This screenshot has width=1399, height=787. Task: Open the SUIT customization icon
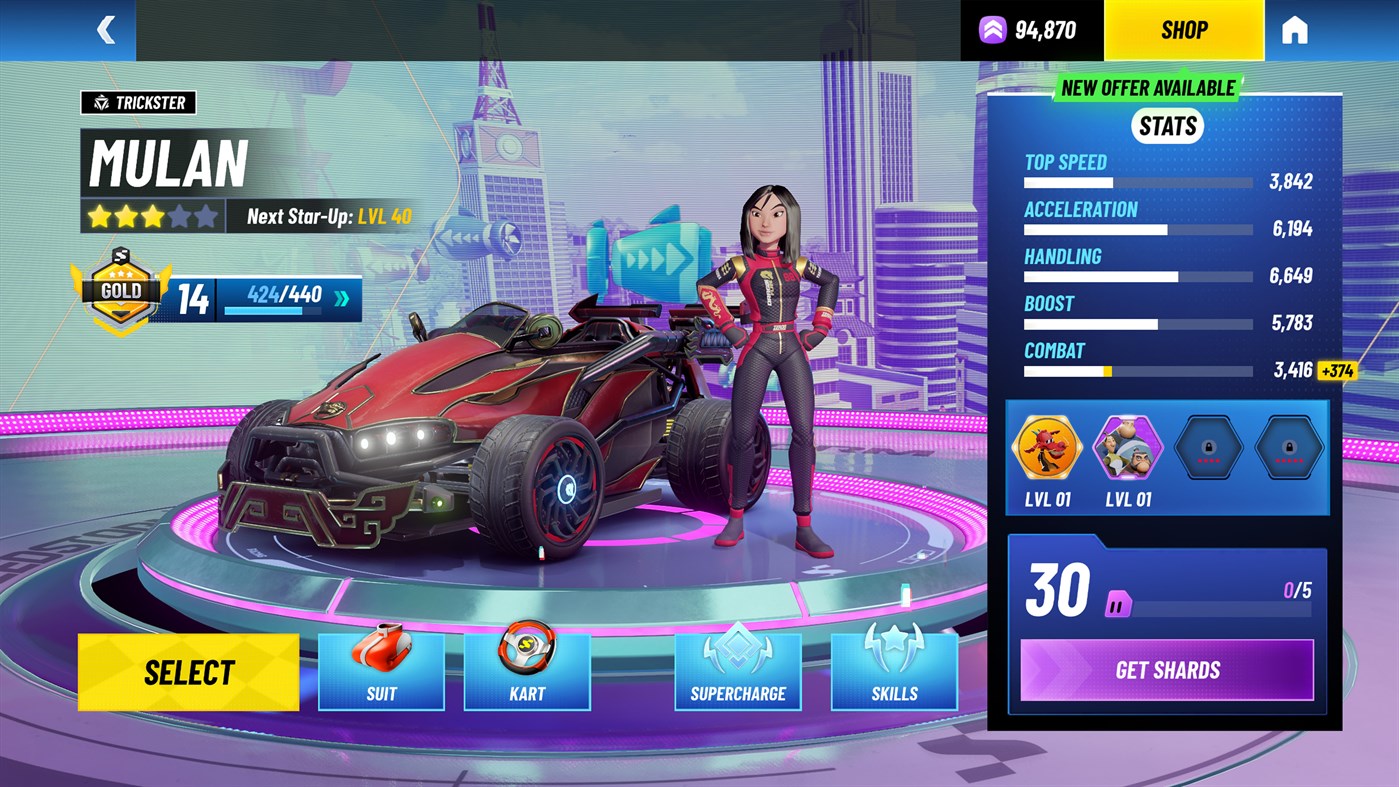tap(381, 670)
